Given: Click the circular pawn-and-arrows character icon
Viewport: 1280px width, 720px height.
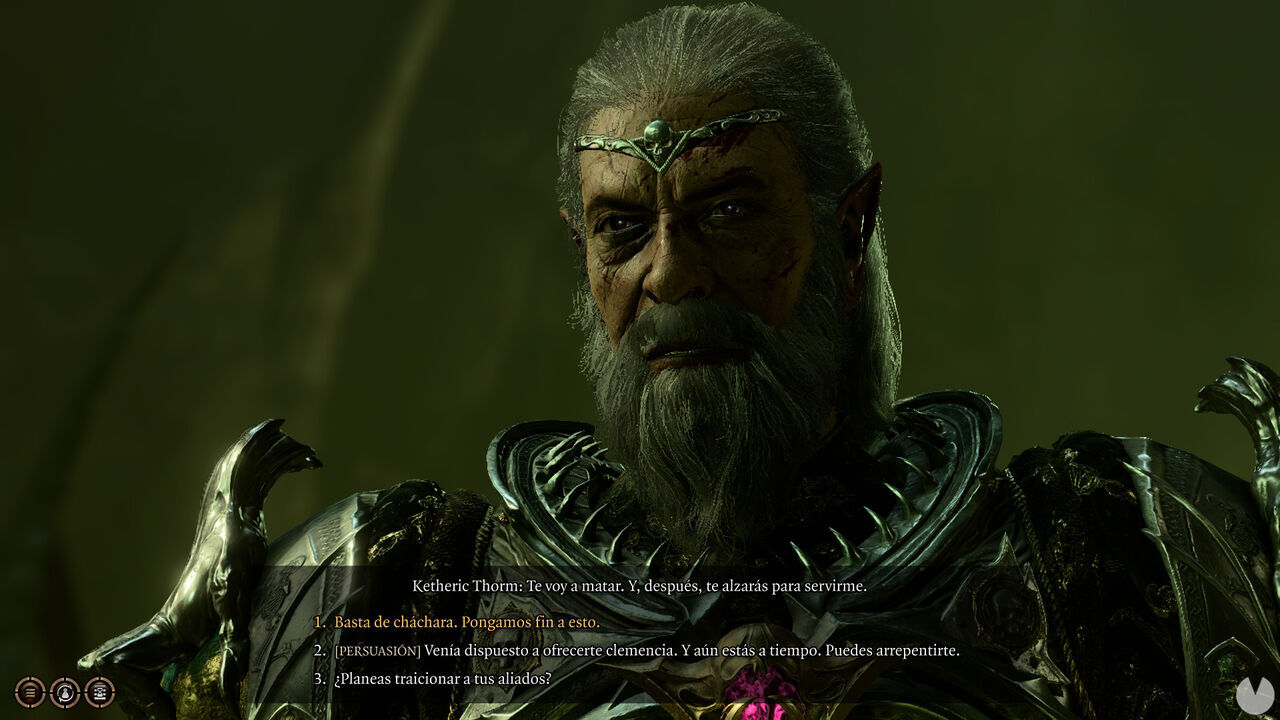Looking at the screenshot, I should tap(64, 692).
